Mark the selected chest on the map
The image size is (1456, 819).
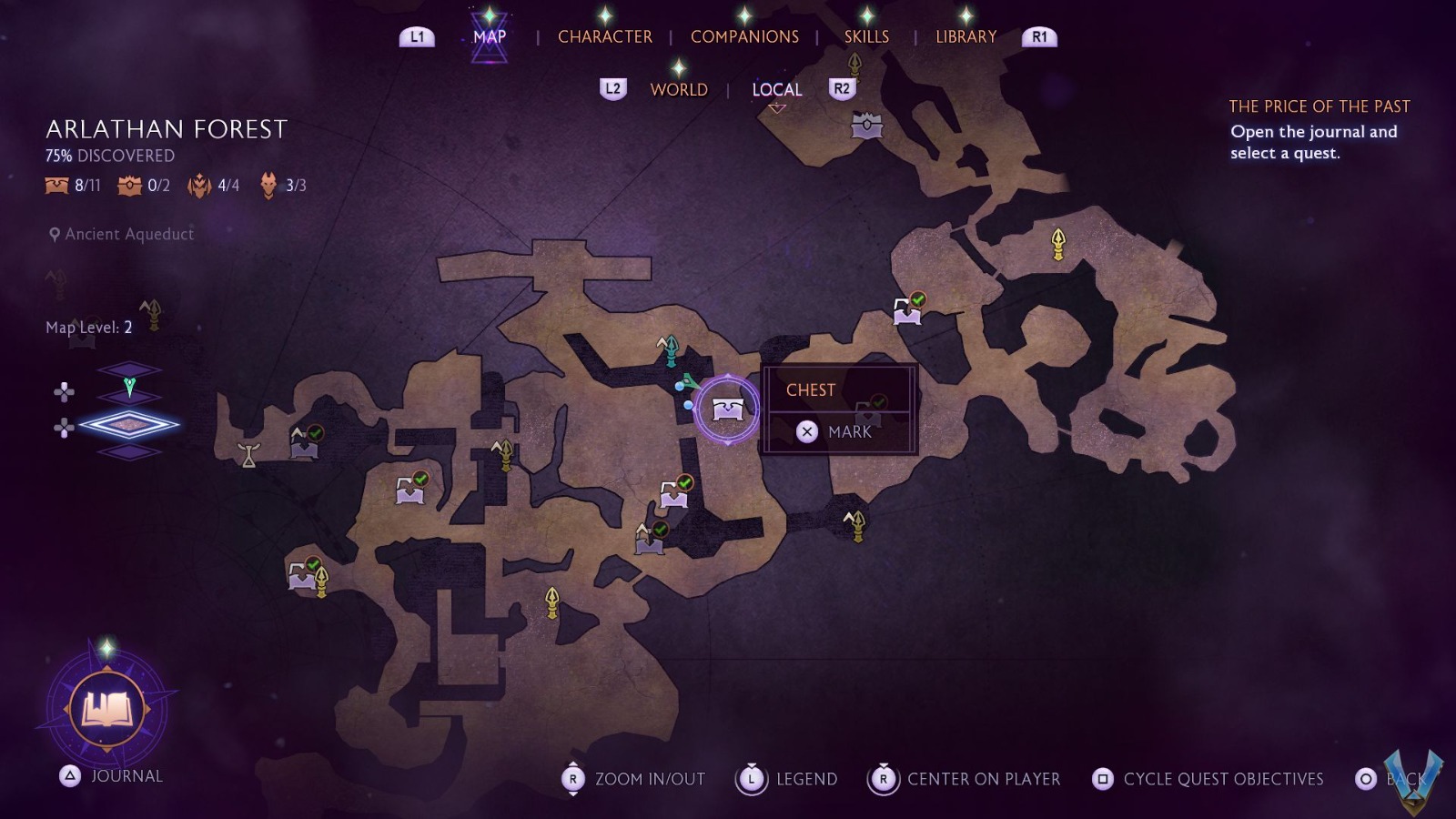tap(837, 431)
